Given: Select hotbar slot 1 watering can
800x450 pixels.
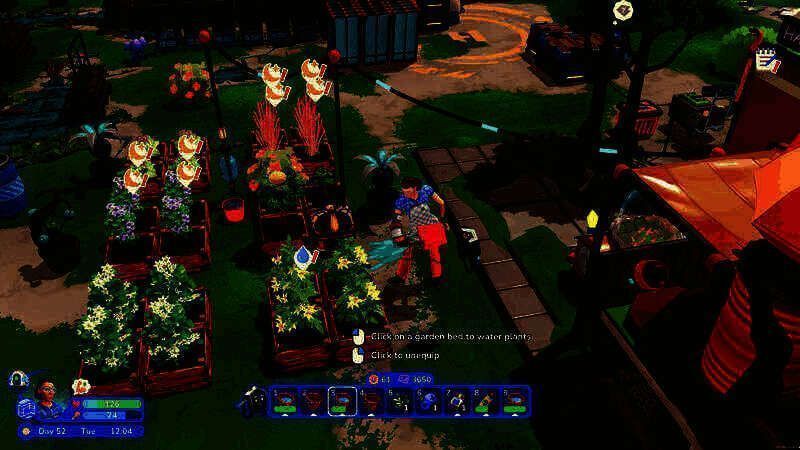Looking at the screenshot, I should click(x=284, y=401).
